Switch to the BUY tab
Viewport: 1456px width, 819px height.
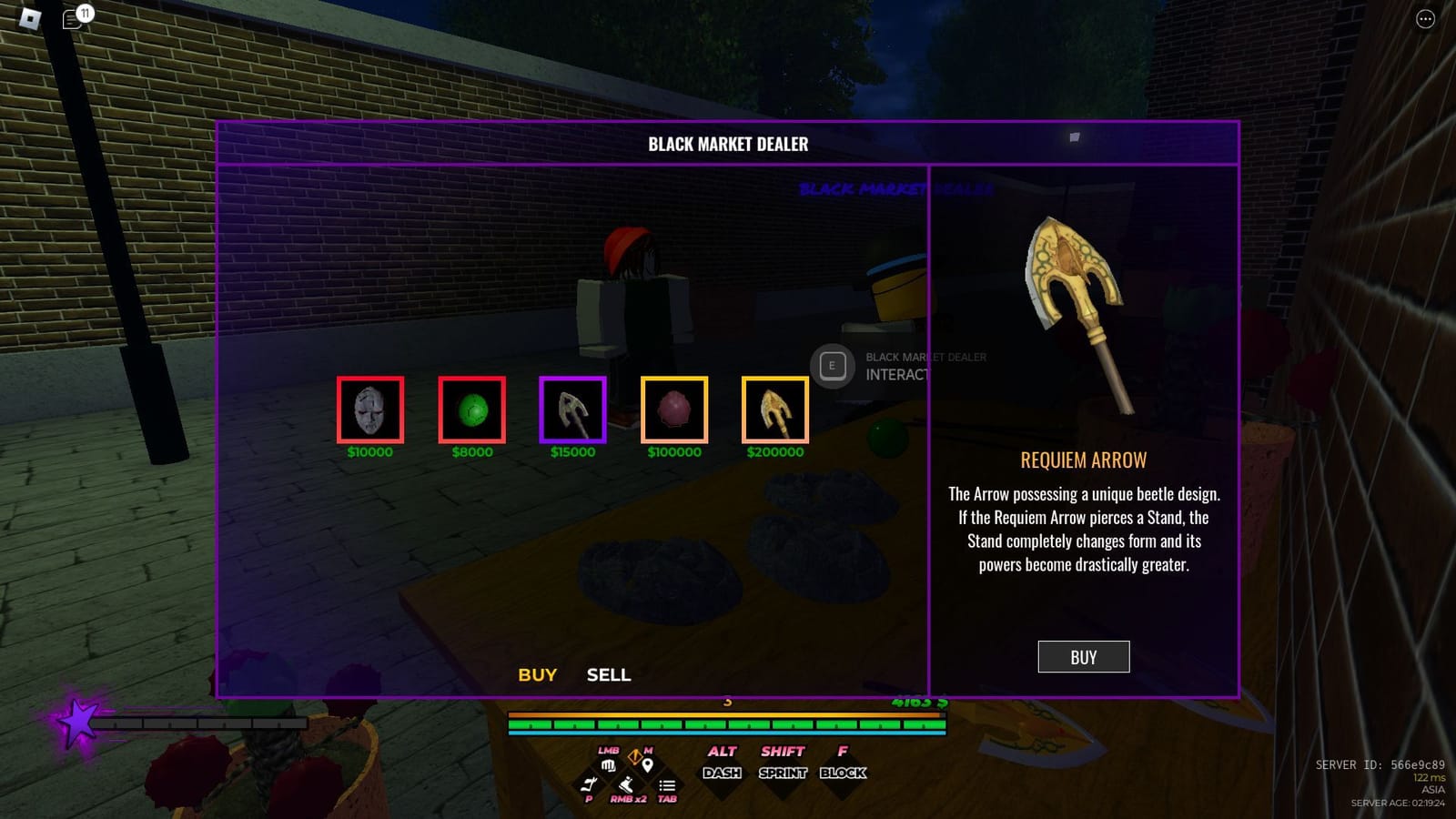[536, 675]
